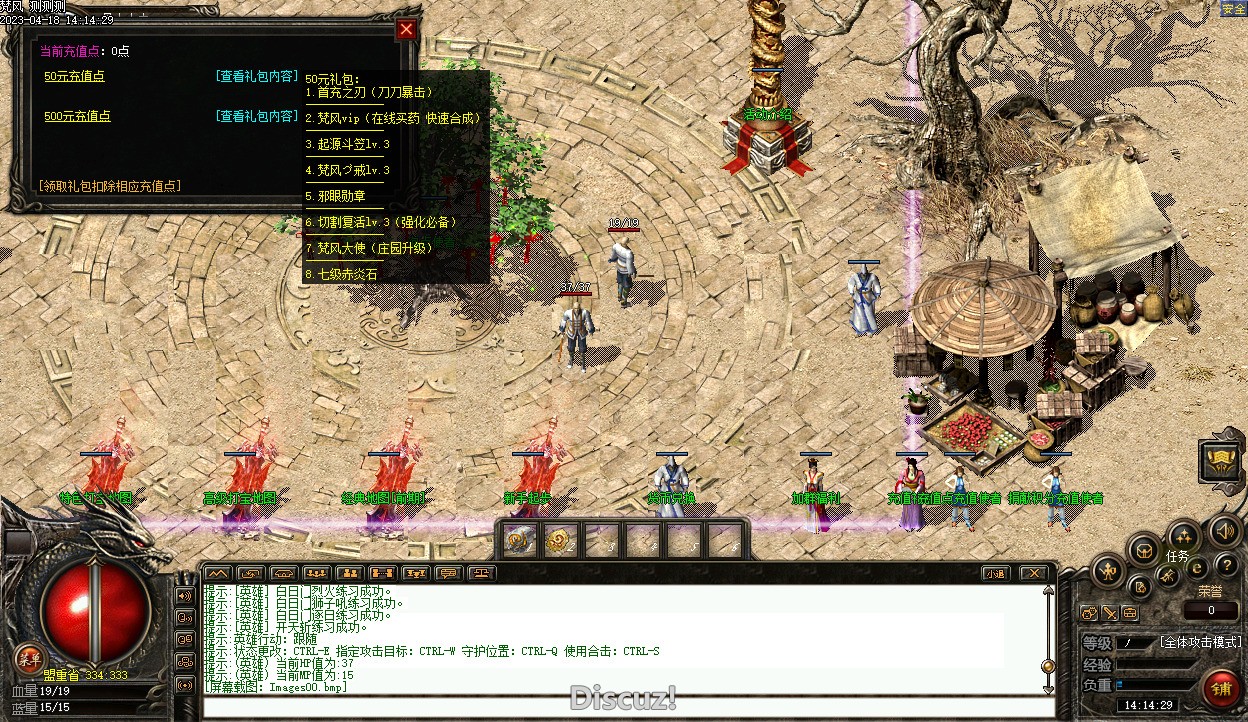The width and height of the screenshot is (1248, 722).
Task: Select the 500元充值点 link
Action: 77,116
